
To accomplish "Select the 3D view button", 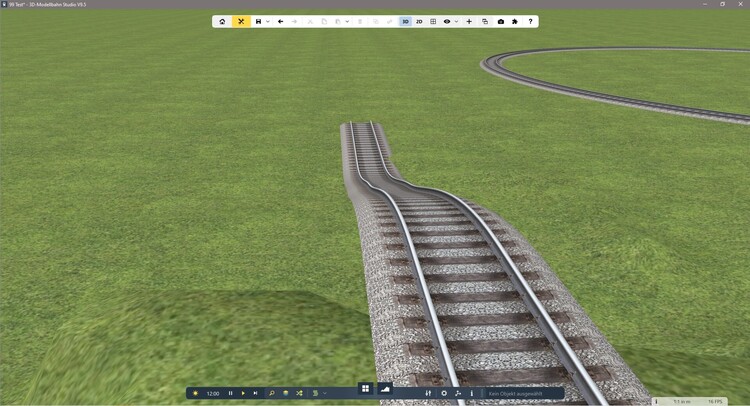I will click(x=405, y=21).
